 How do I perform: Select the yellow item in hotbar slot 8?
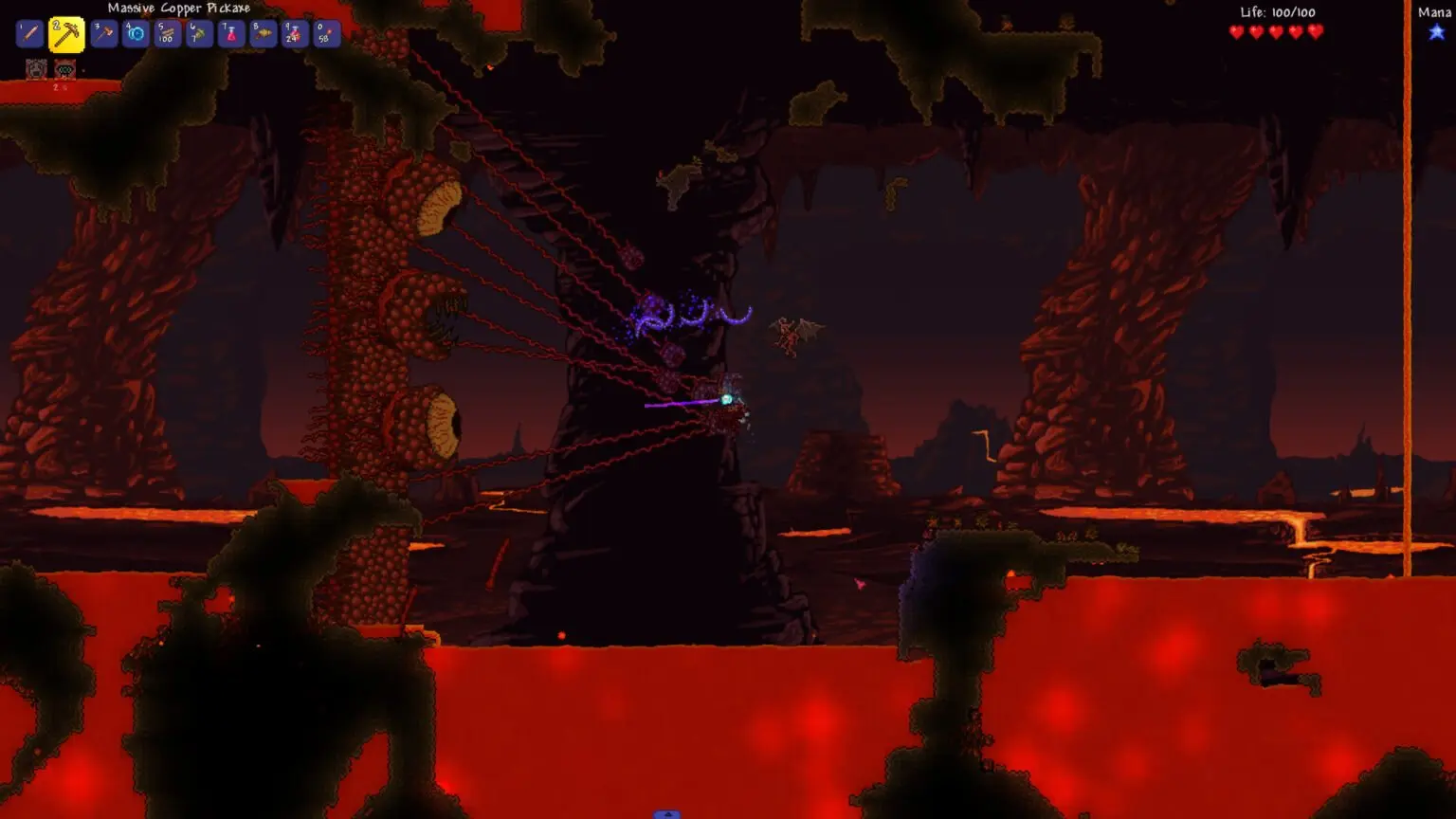click(x=263, y=33)
